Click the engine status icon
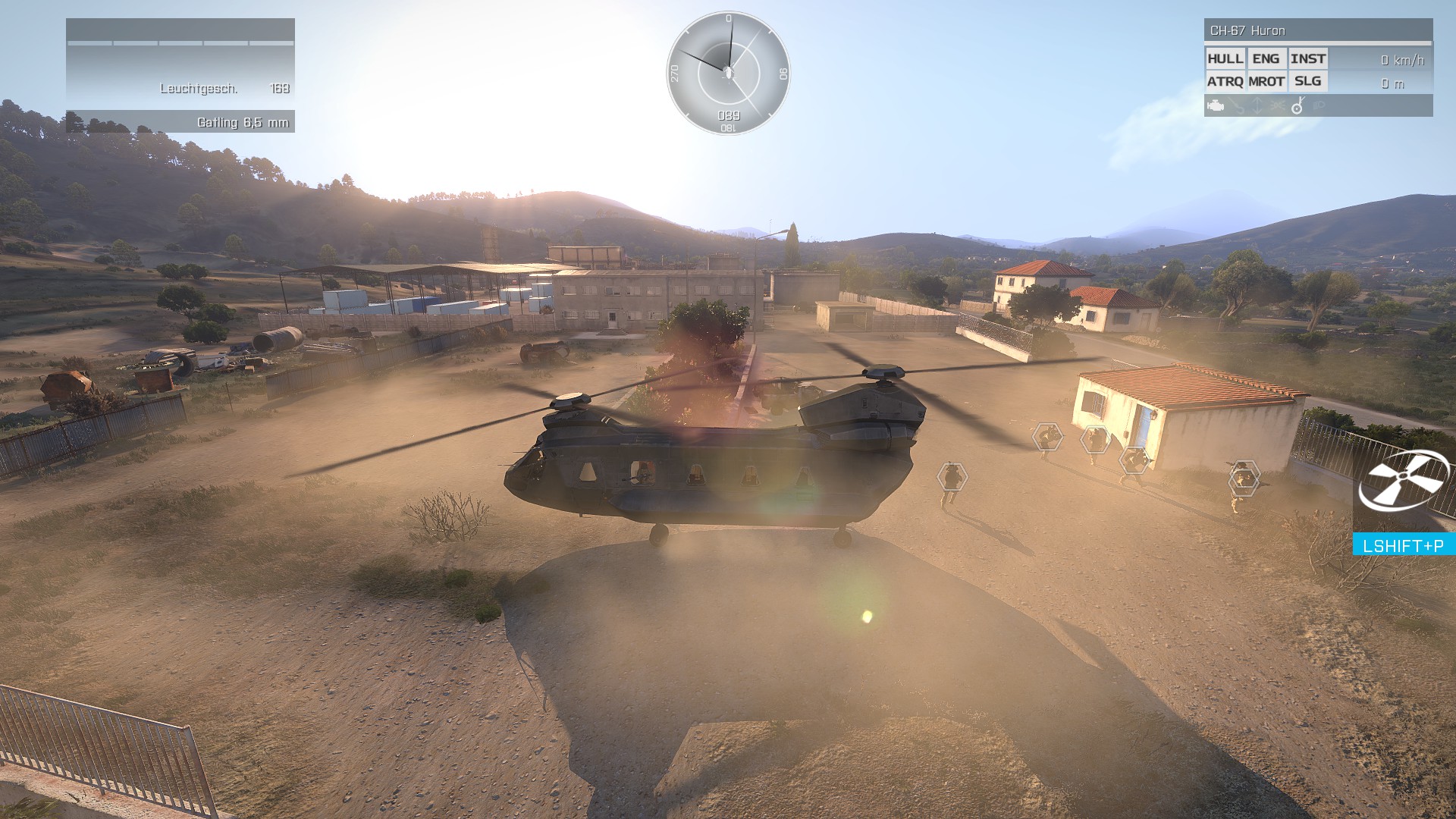The height and width of the screenshot is (819, 1456). click(x=1216, y=106)
